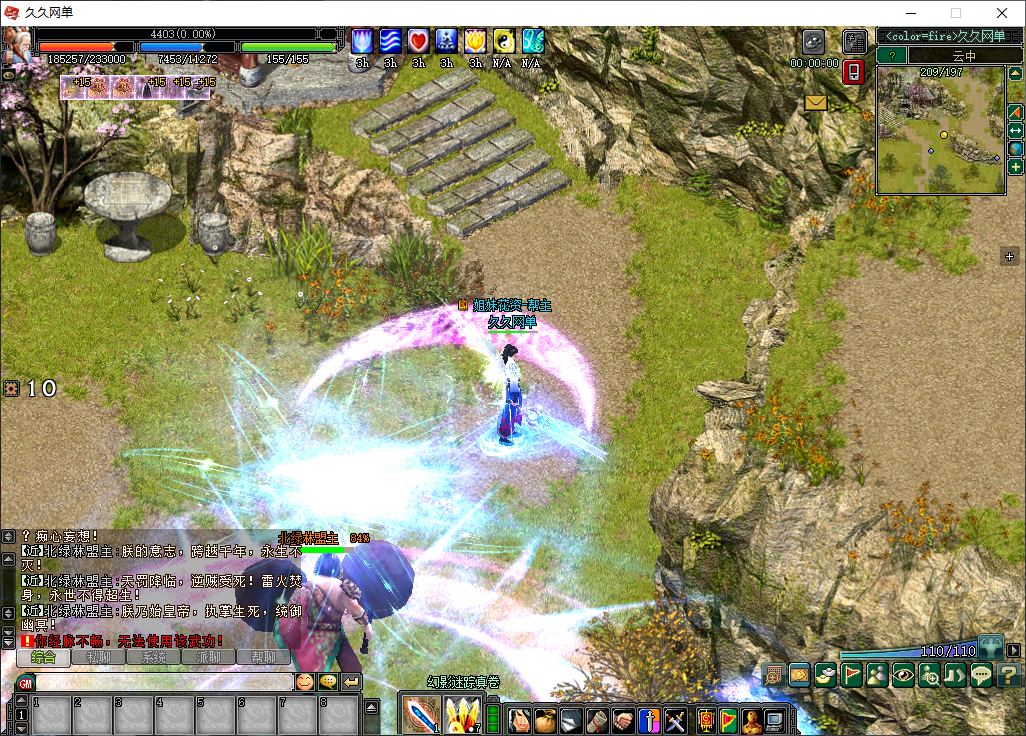Switch to the 综合 chat tab
1026x736 pixels.
click(x=43, y=658)
